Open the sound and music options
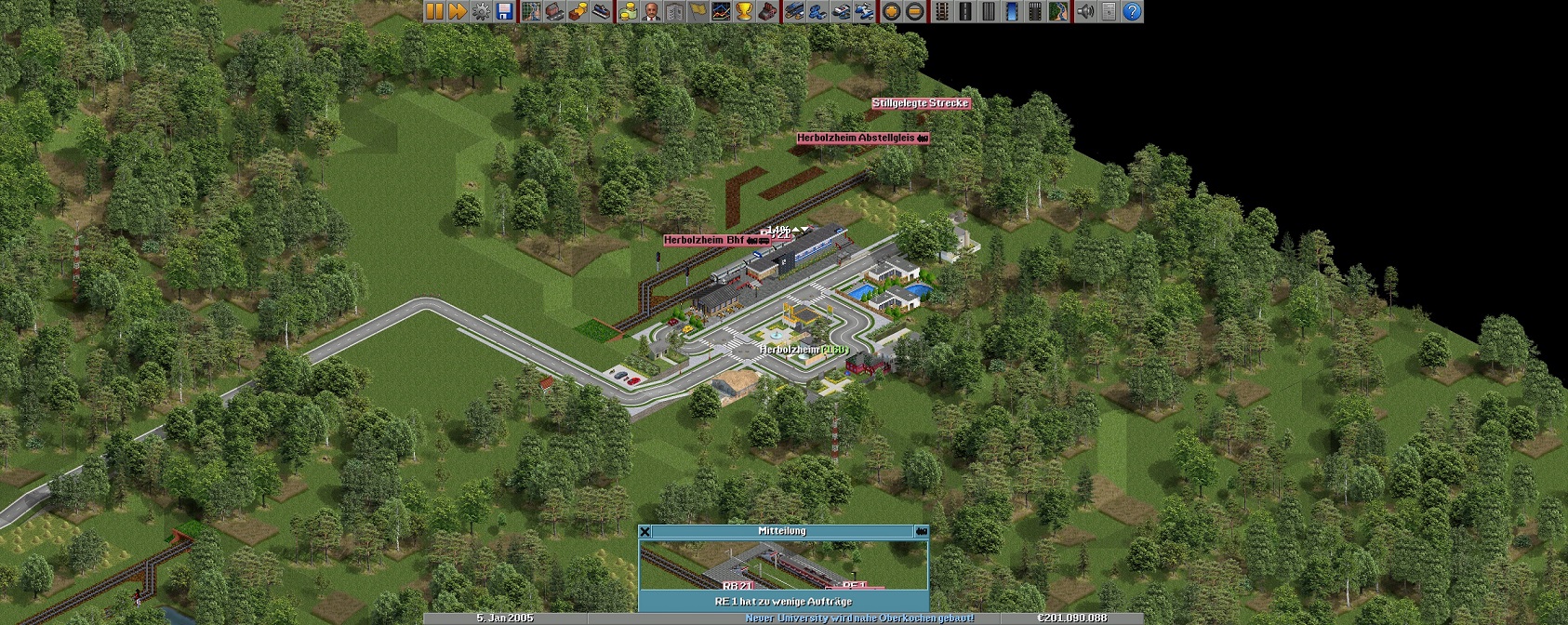 point(1084,11)
